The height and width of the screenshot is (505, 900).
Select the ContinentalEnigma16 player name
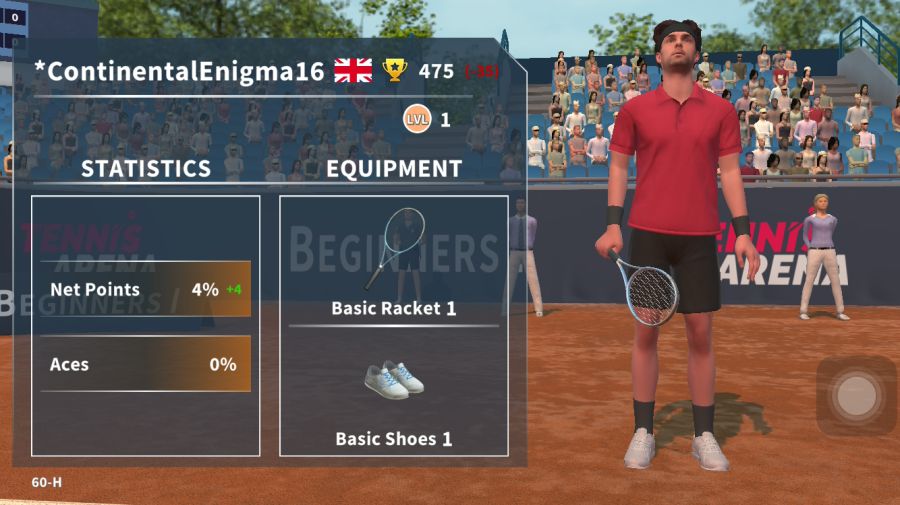point(179,72)
